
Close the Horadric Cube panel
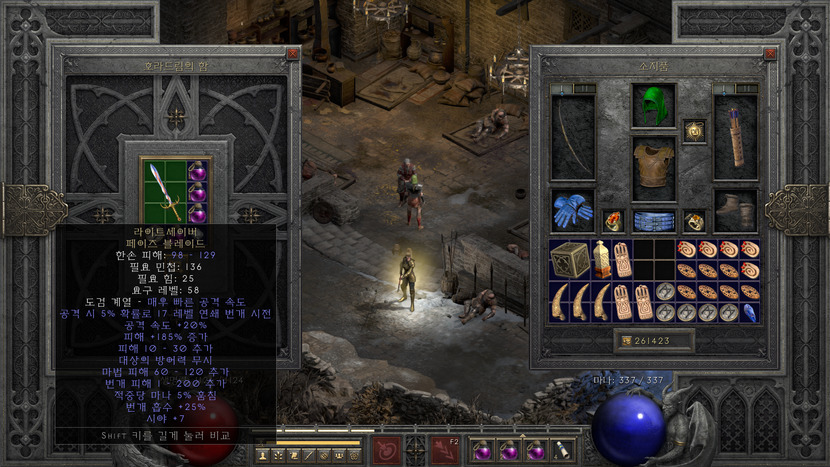(x=292, y=54)
